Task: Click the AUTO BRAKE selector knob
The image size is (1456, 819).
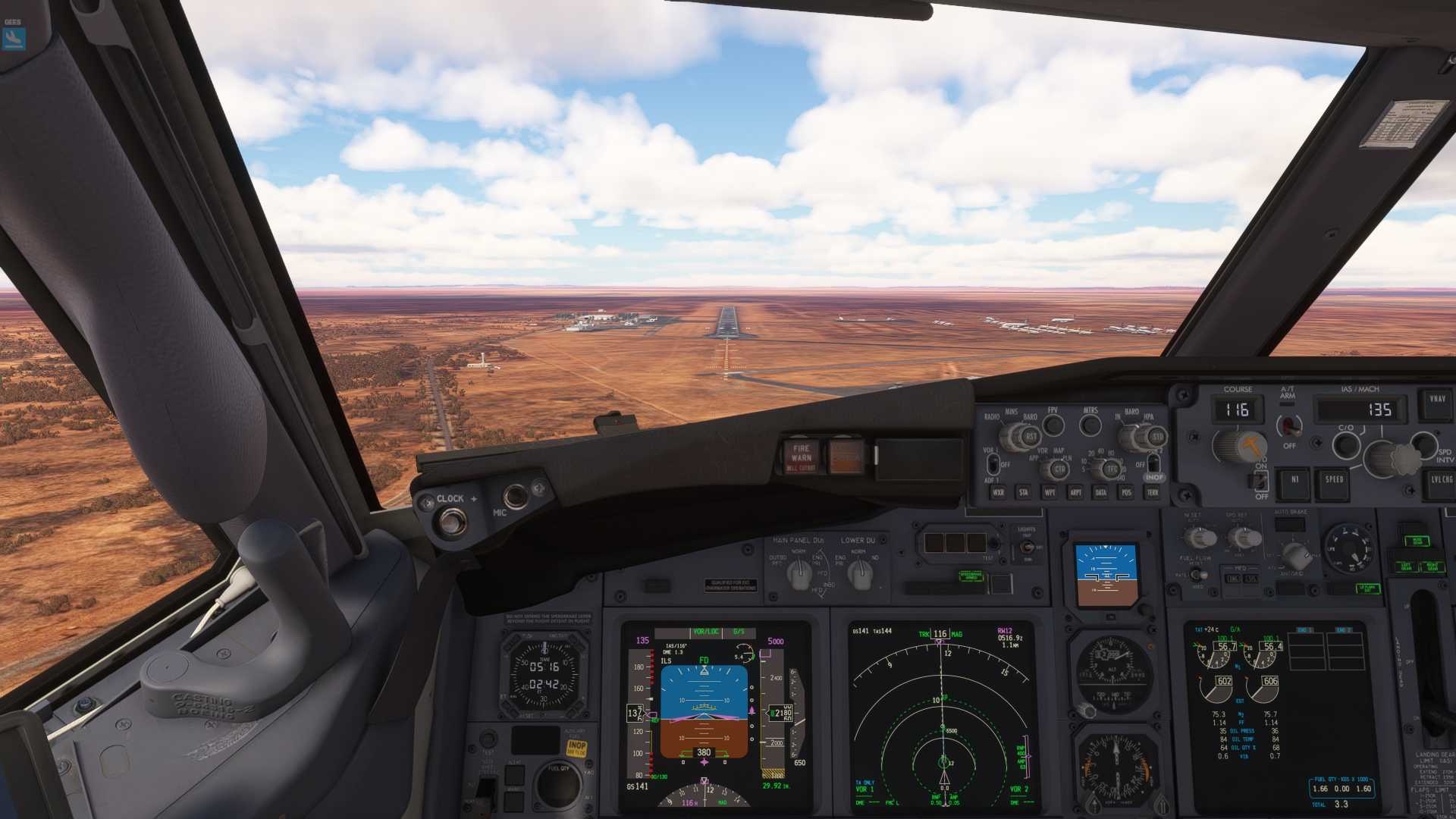Action: (x=1295, y=556)
